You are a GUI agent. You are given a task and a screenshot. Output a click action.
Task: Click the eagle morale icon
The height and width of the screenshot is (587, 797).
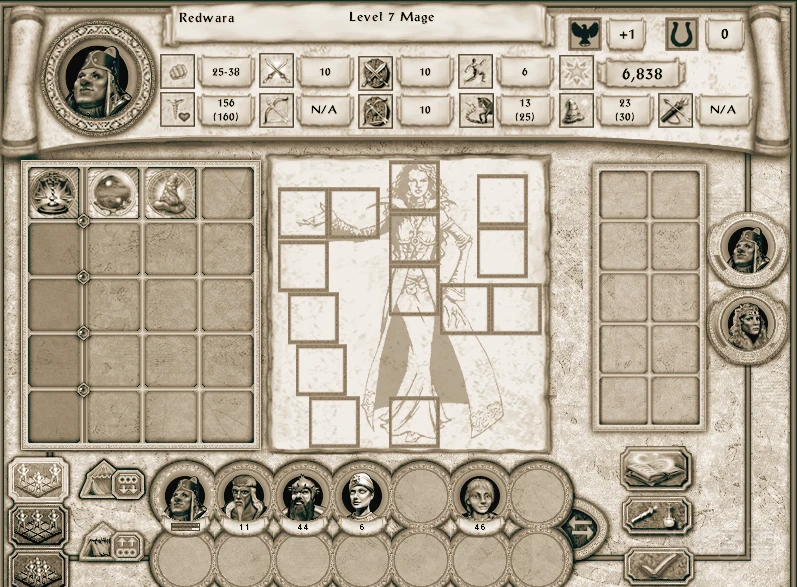(x=583, y=35)
